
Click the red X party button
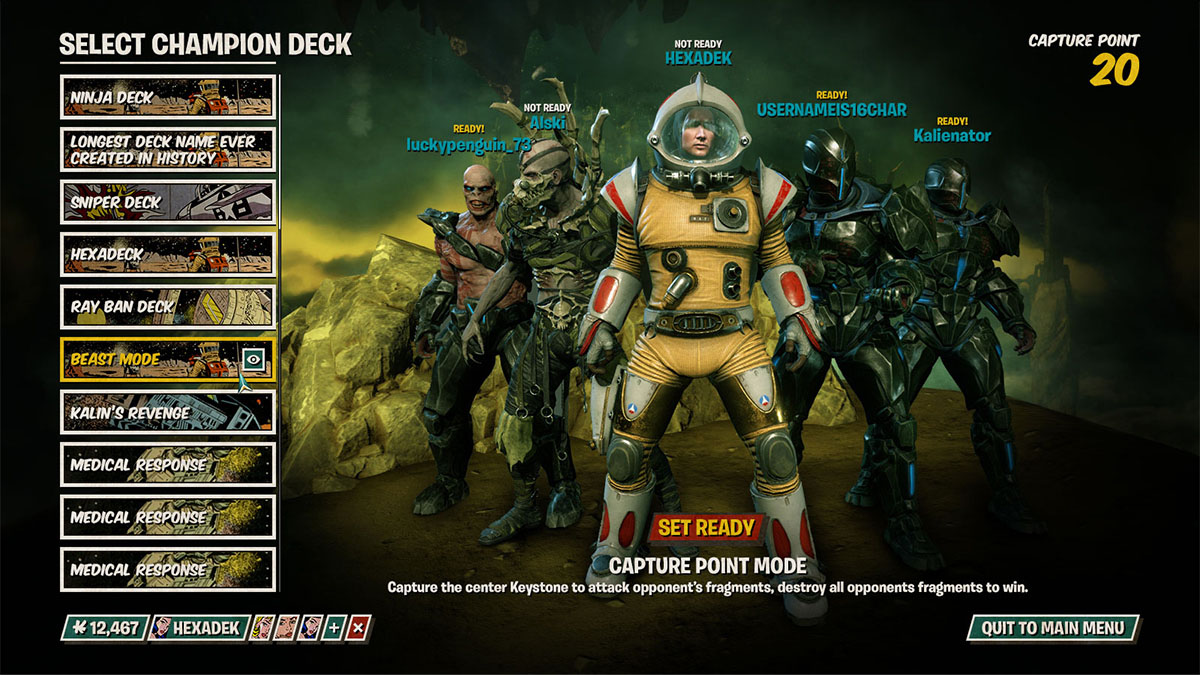click(360, 628)
